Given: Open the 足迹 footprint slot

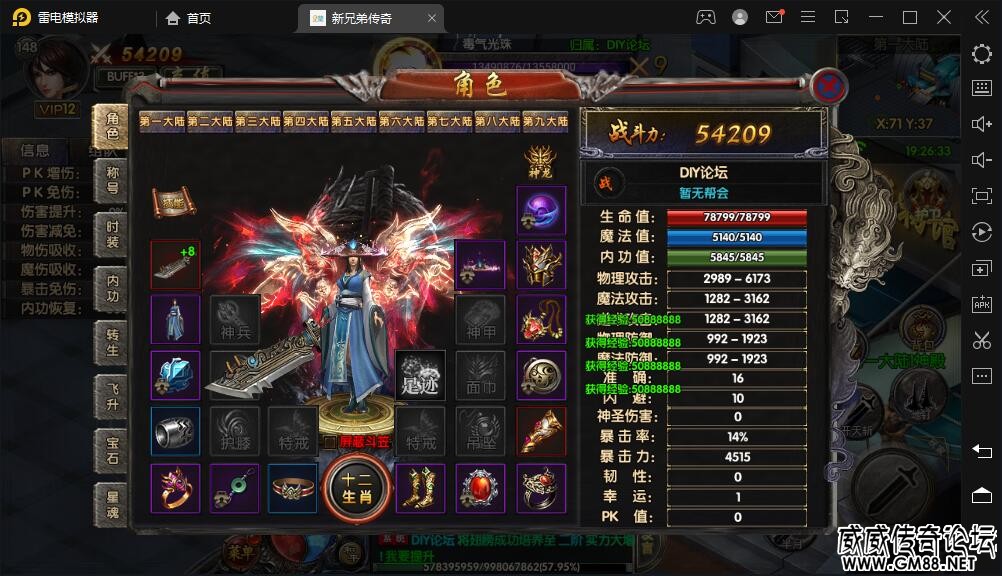Looking at the screenshot, I should (420, 375).
